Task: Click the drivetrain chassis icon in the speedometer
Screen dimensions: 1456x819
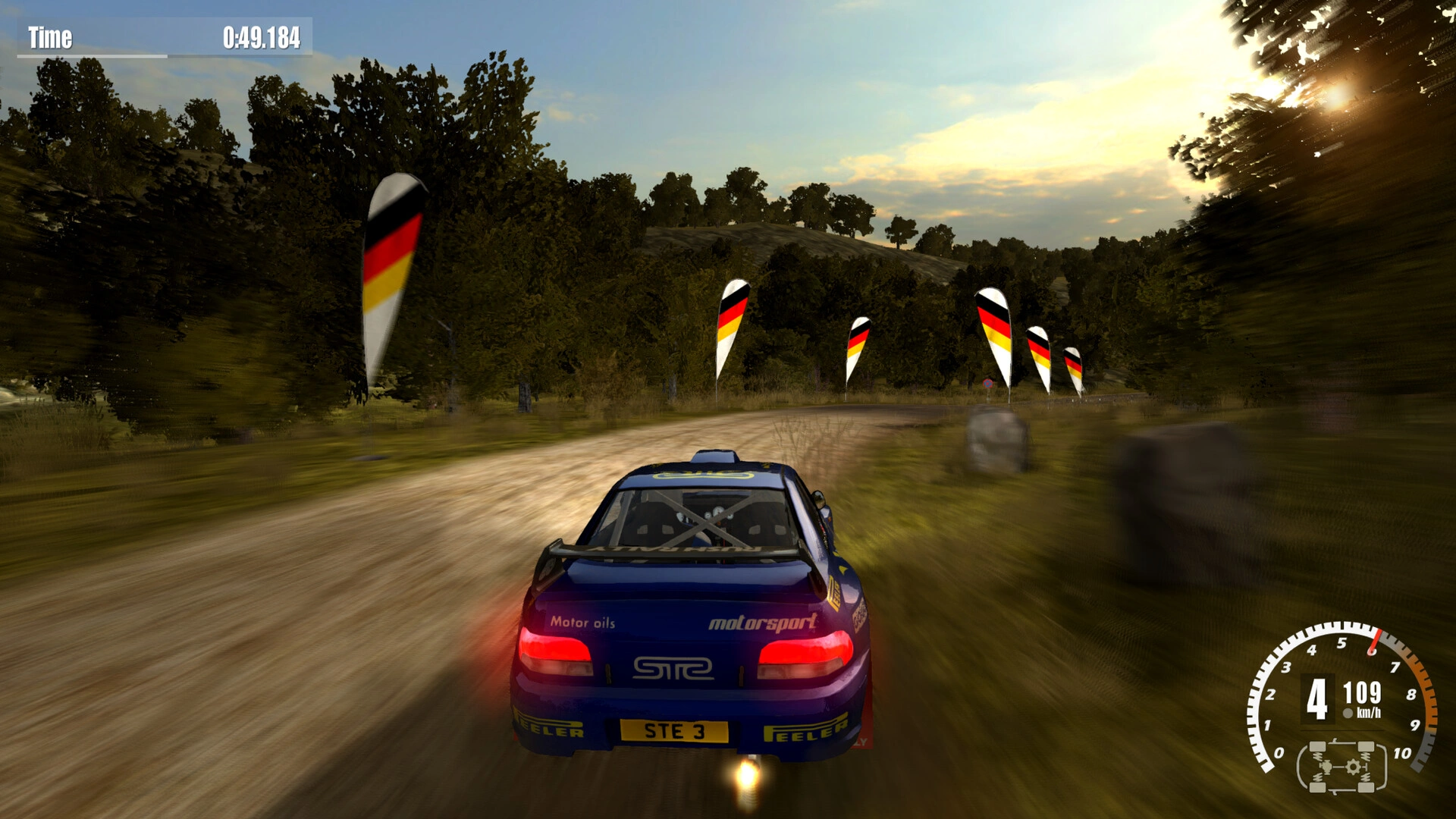Action: [x=1341, y=768]
